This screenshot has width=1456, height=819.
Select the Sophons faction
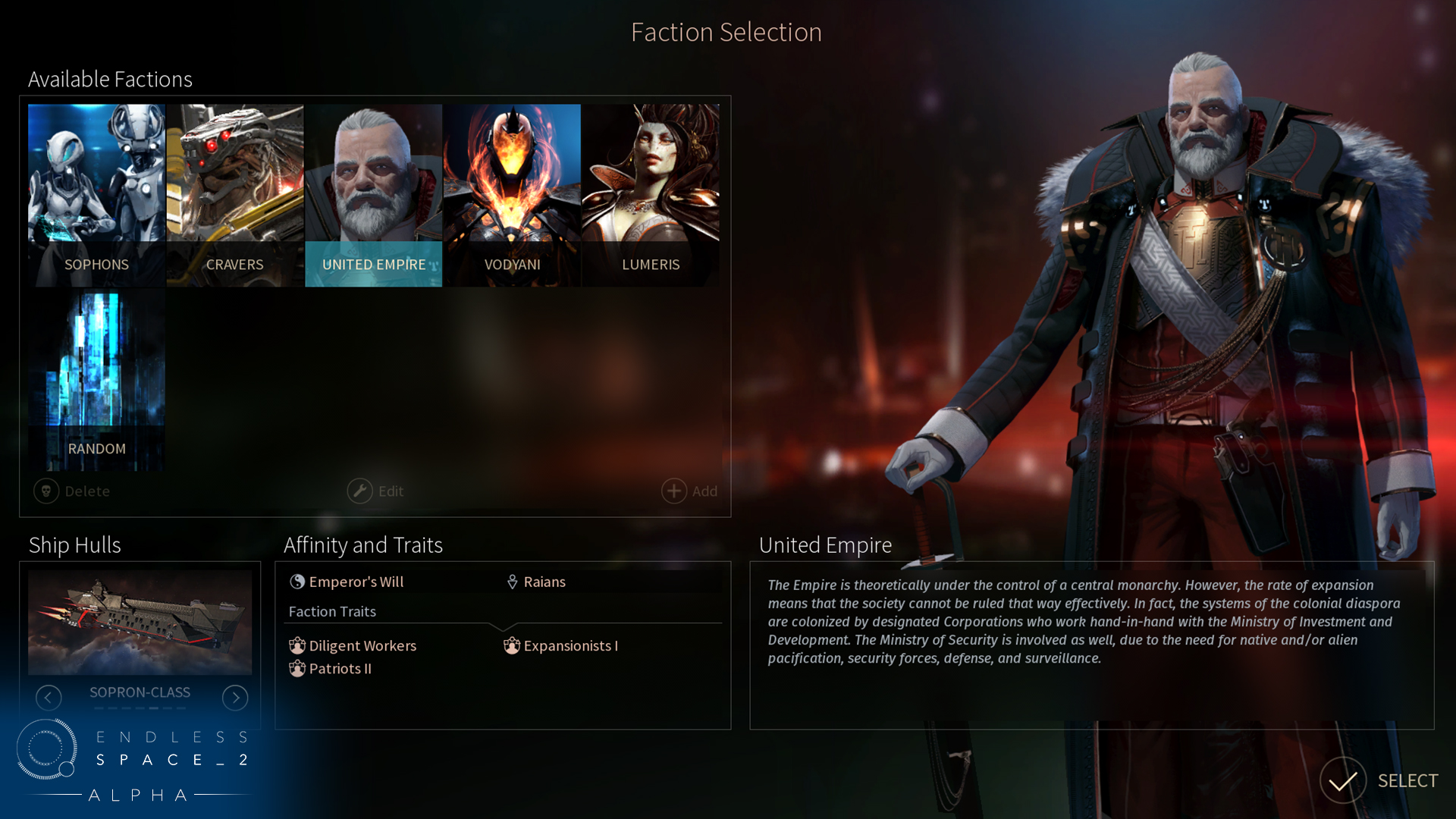pyautogui.click(x=96, y=195)
